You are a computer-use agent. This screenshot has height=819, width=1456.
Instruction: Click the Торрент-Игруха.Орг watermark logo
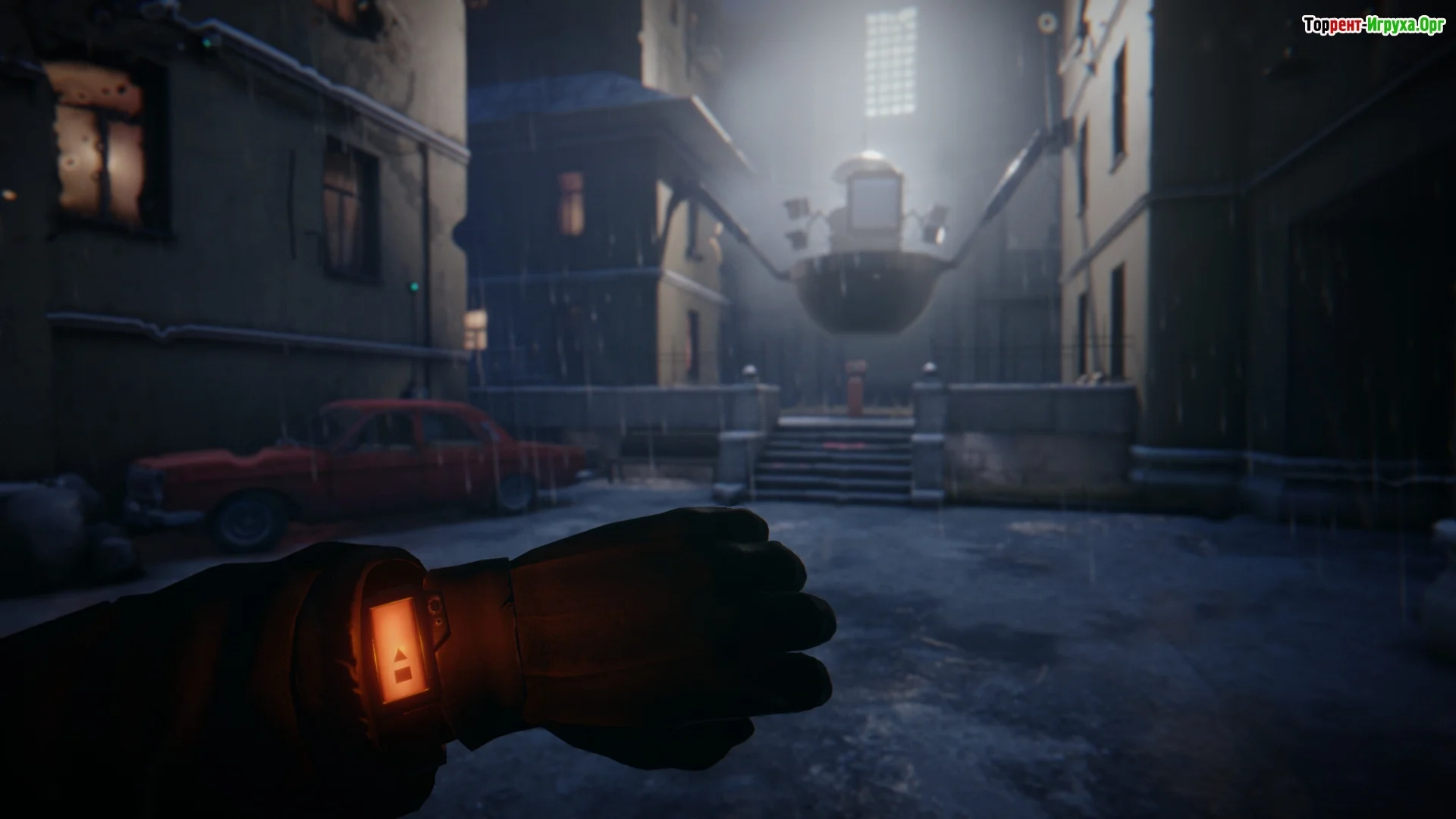pos(1373,26)
